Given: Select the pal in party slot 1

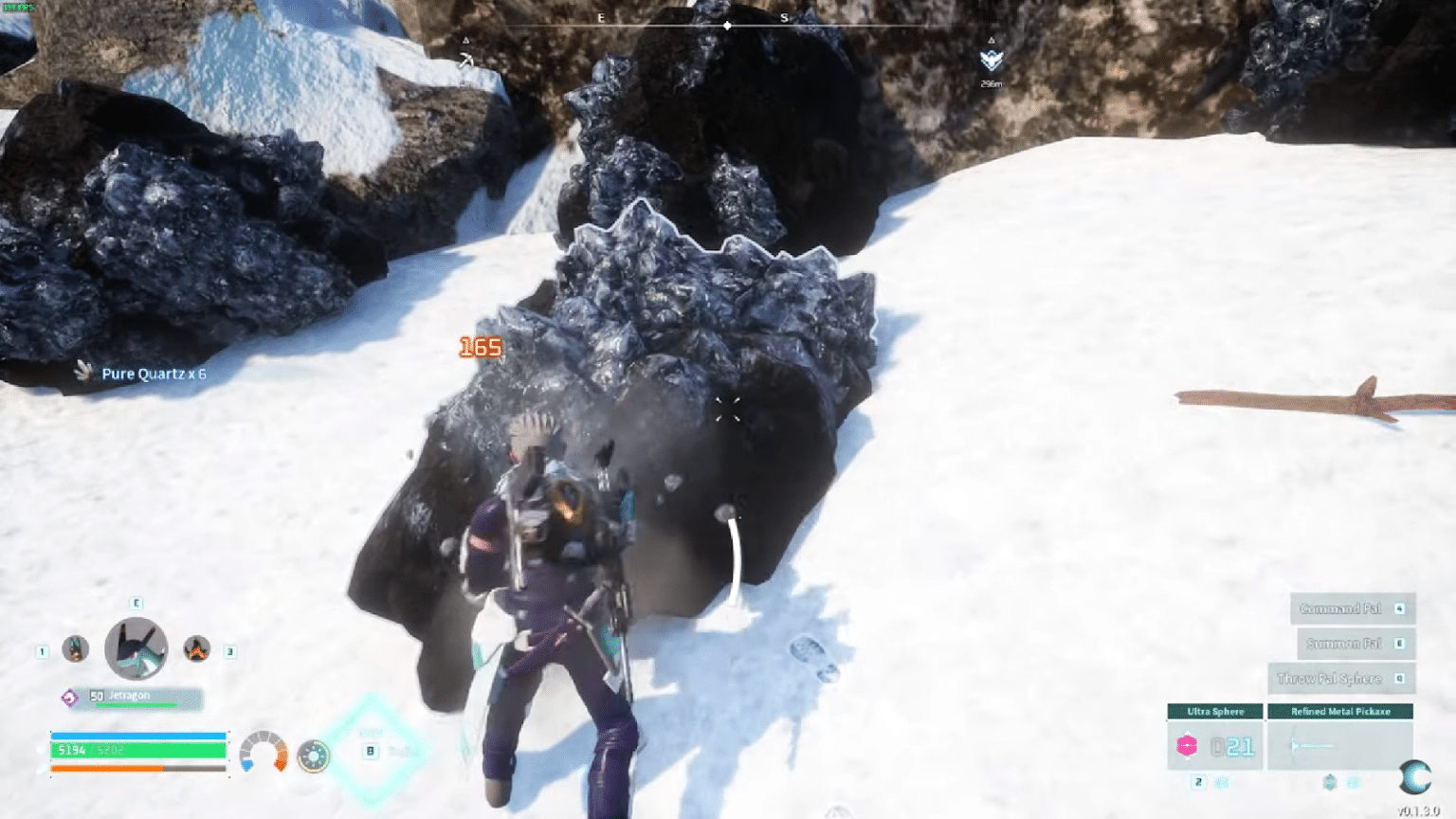Looking at the screenshot, I should [73, 648].
